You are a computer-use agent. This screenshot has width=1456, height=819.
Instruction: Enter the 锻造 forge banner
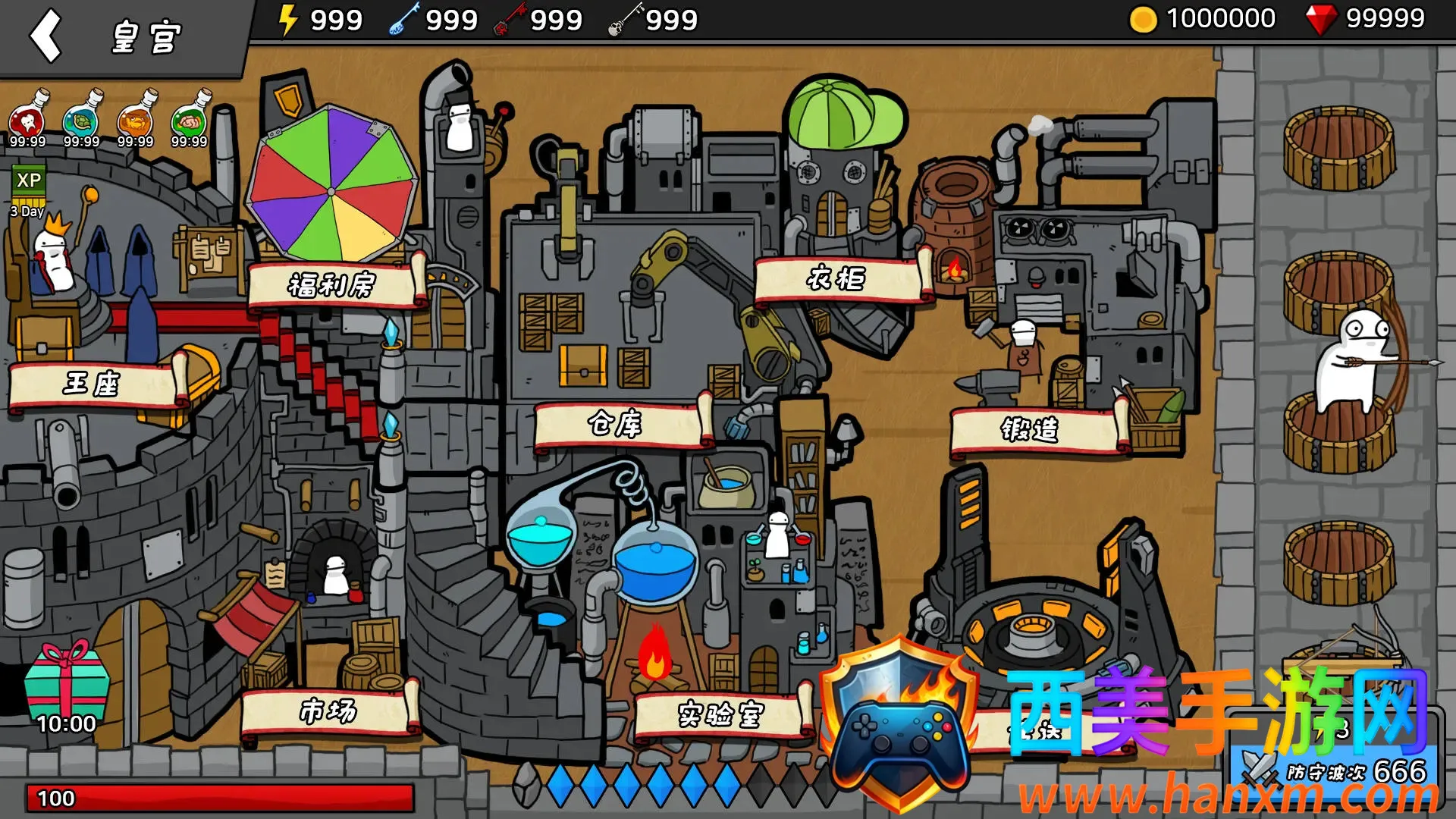tap(1030, 430)
